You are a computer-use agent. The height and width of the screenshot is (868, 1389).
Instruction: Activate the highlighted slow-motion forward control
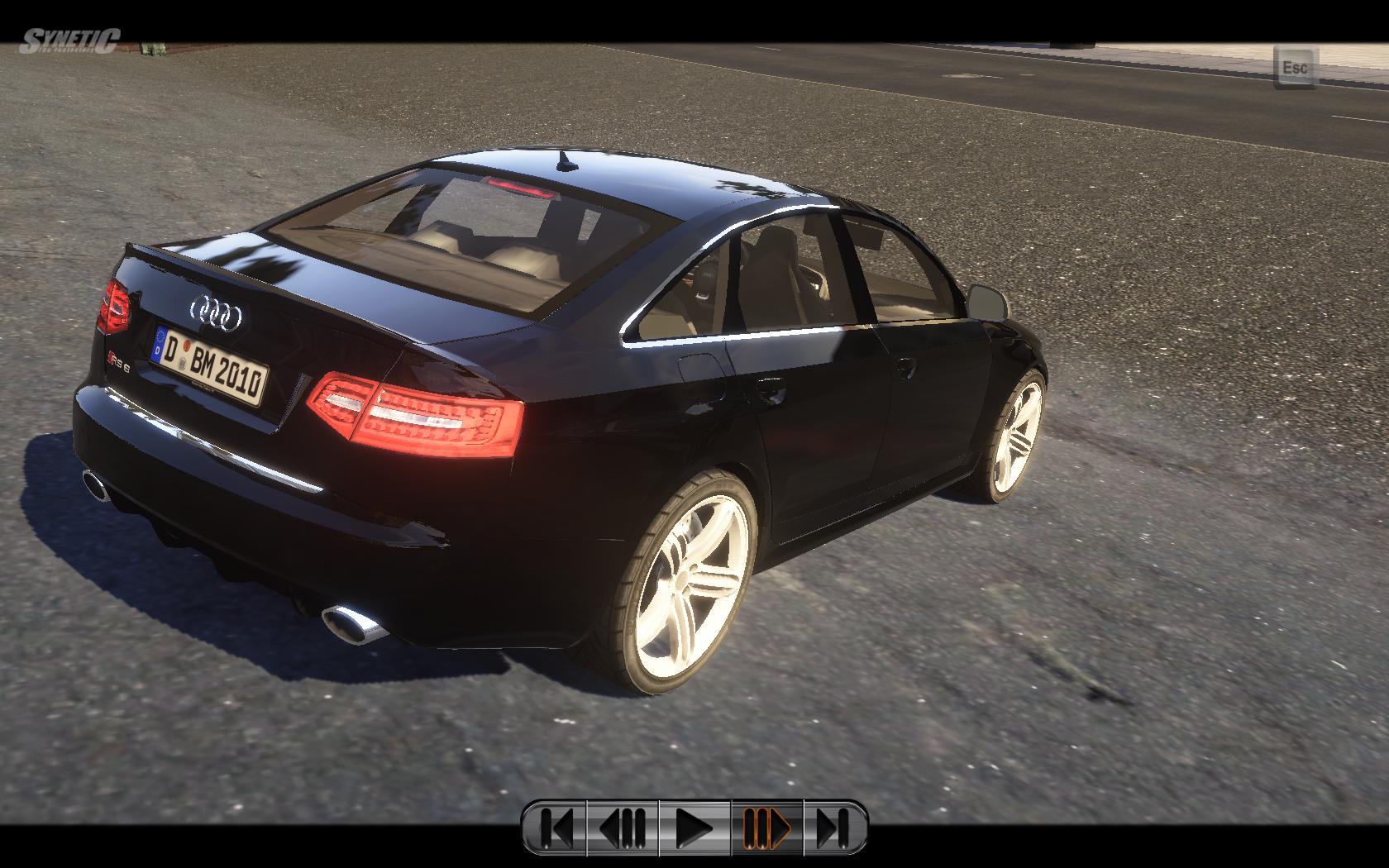coord(766,826)
